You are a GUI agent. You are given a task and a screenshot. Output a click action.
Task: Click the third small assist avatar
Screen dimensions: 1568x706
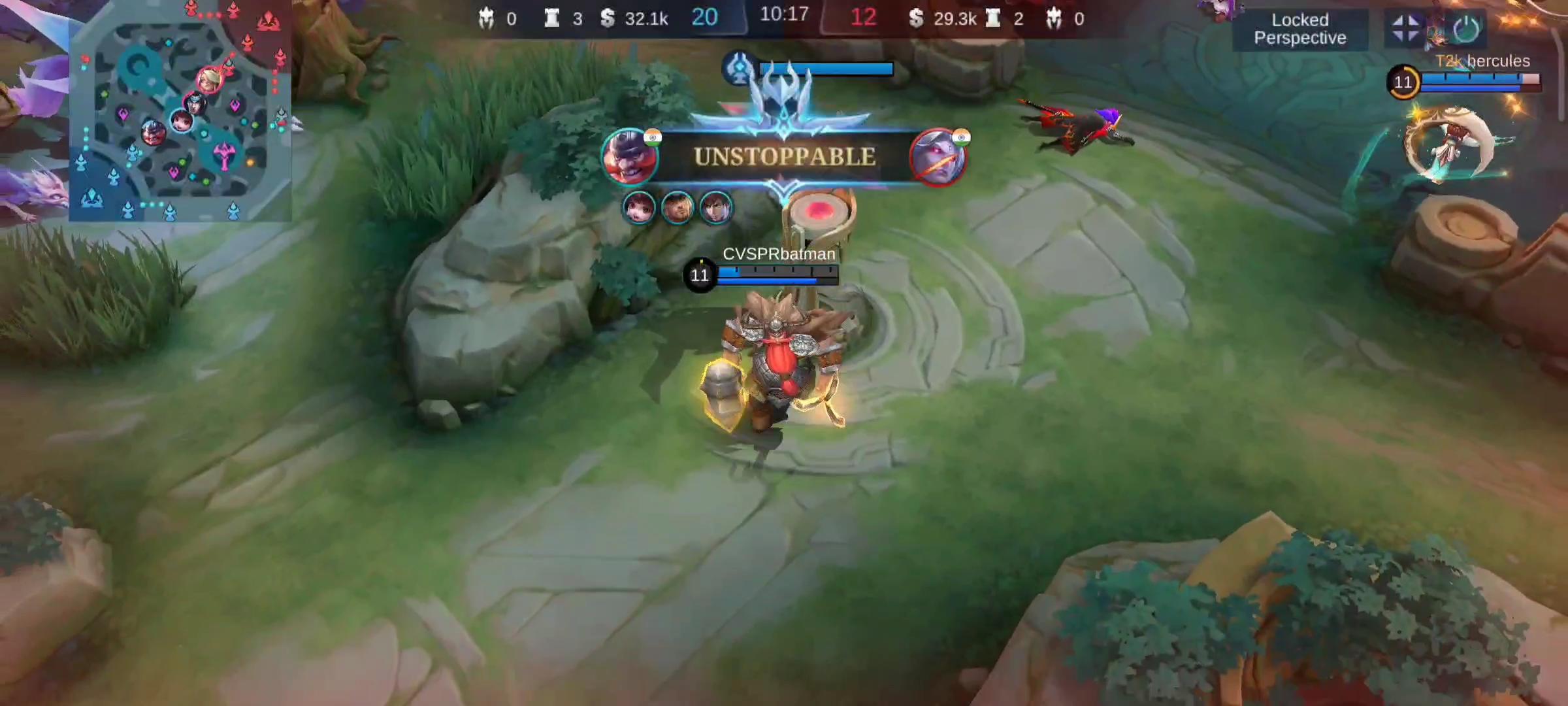tap(716, 208)
